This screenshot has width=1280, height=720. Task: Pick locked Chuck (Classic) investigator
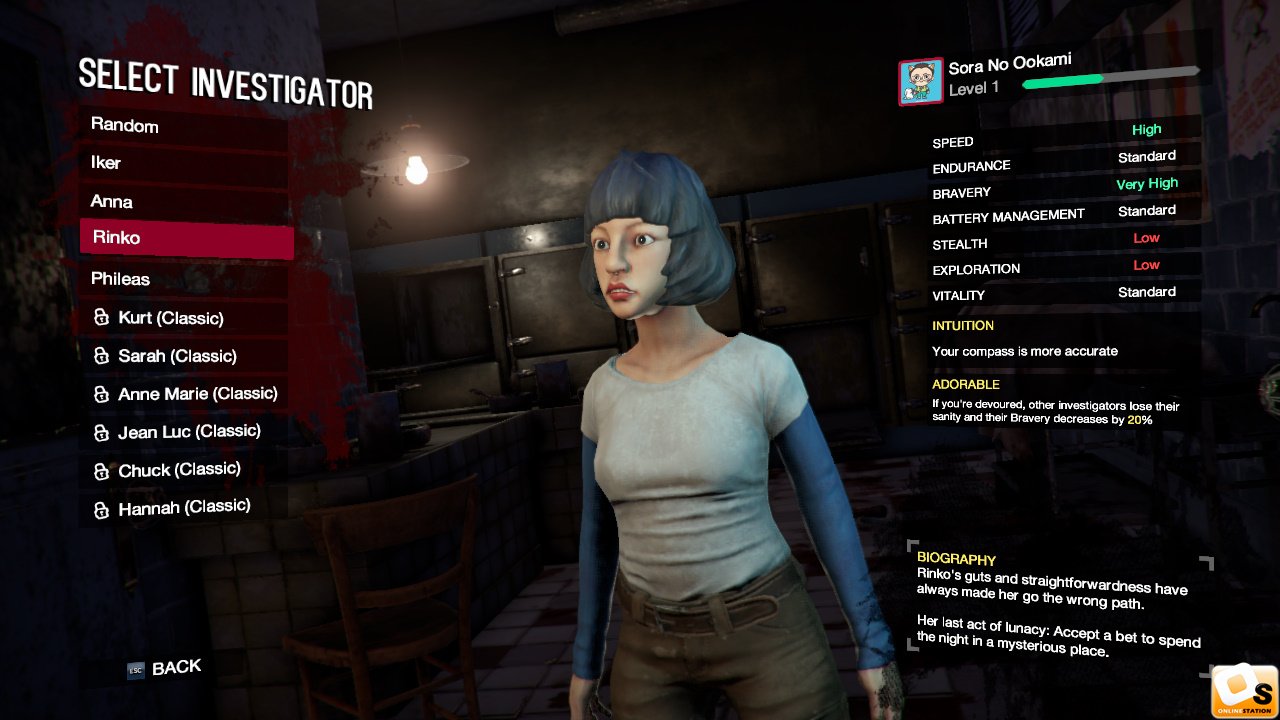185,470
